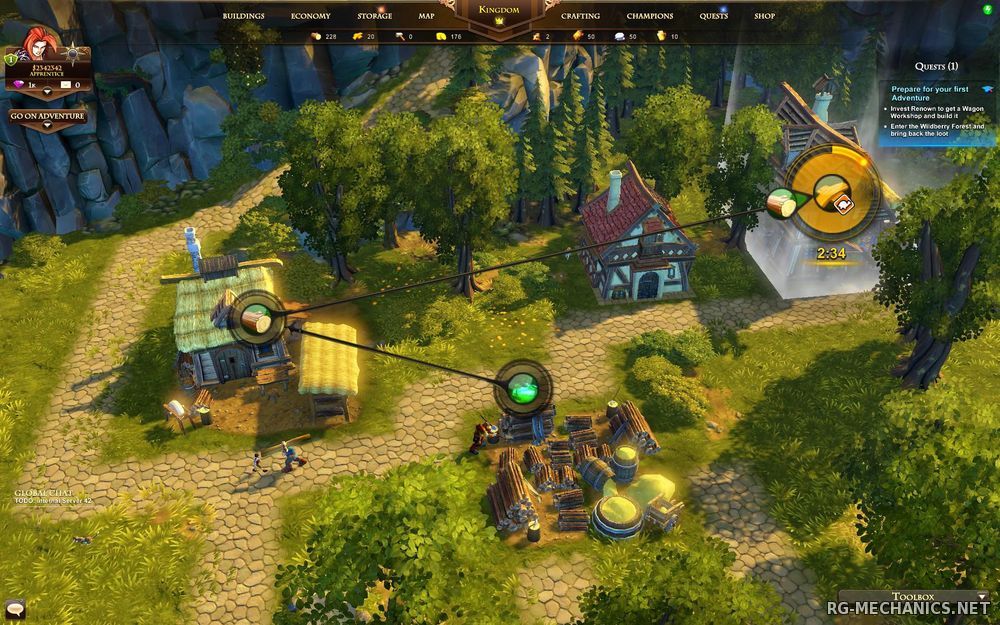Open the chat speech bubble icon

(13, 607)
